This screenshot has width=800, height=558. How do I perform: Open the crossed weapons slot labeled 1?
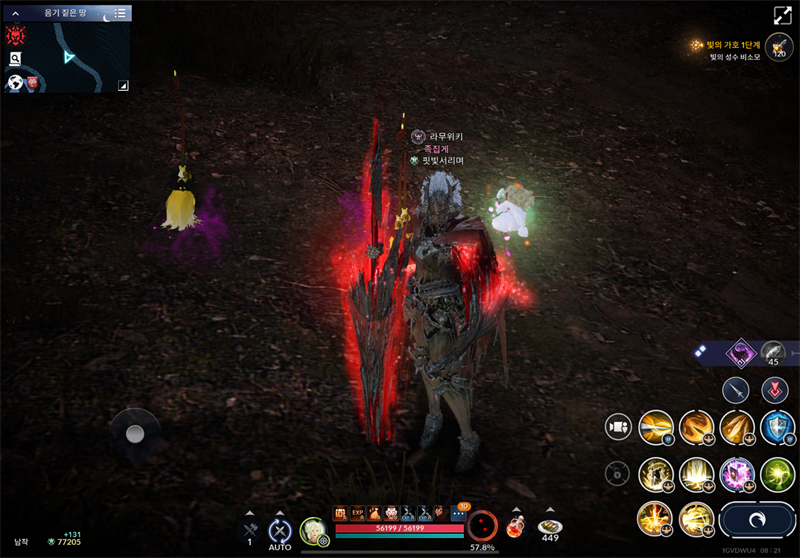coord(250,530)
